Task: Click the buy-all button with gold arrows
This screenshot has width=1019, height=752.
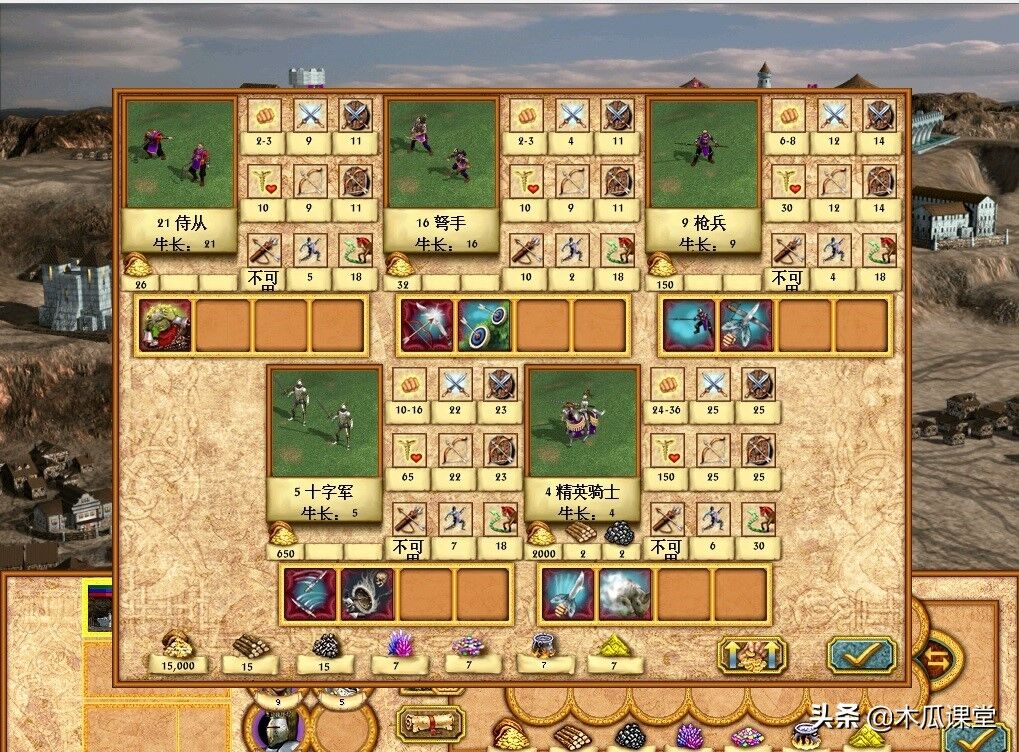Action: tap(751, 654)
